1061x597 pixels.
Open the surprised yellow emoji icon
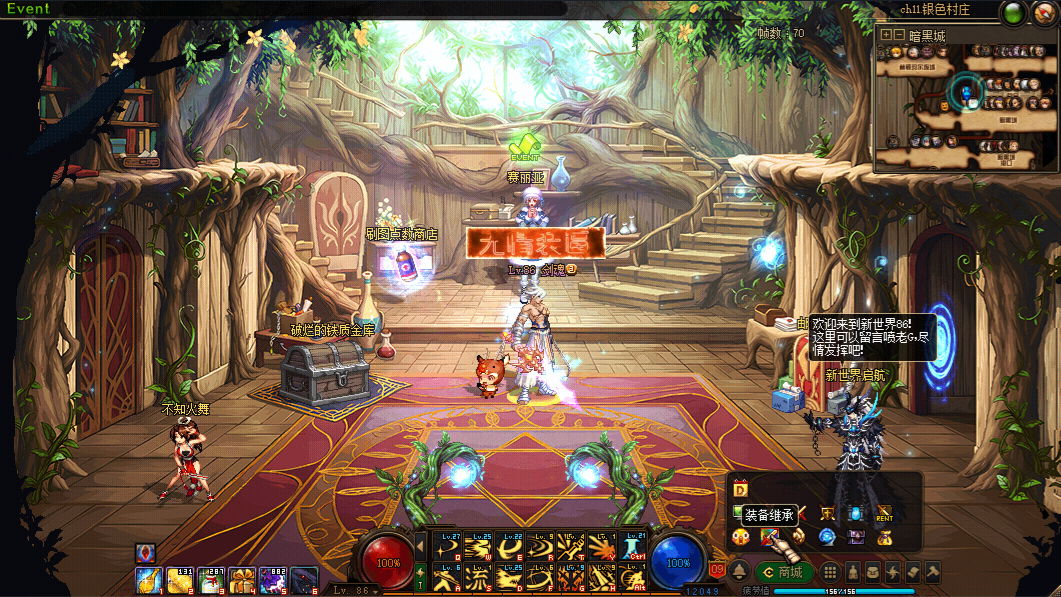[741, 538]
